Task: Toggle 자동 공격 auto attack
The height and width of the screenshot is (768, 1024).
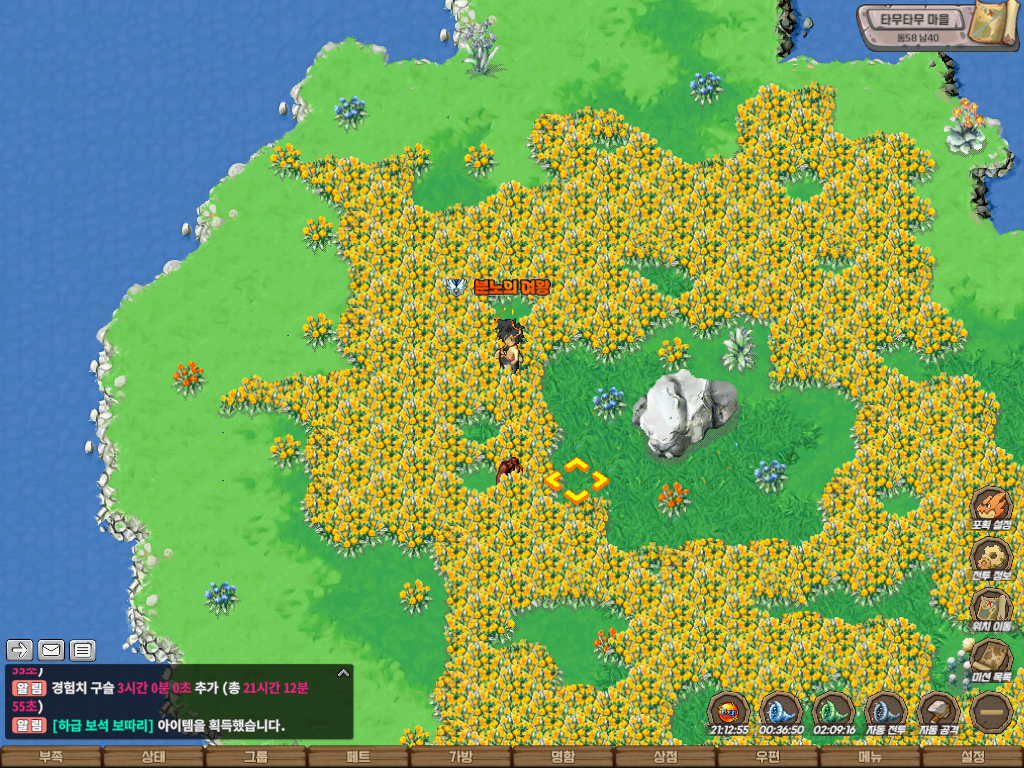Action: tap(938, 713)
